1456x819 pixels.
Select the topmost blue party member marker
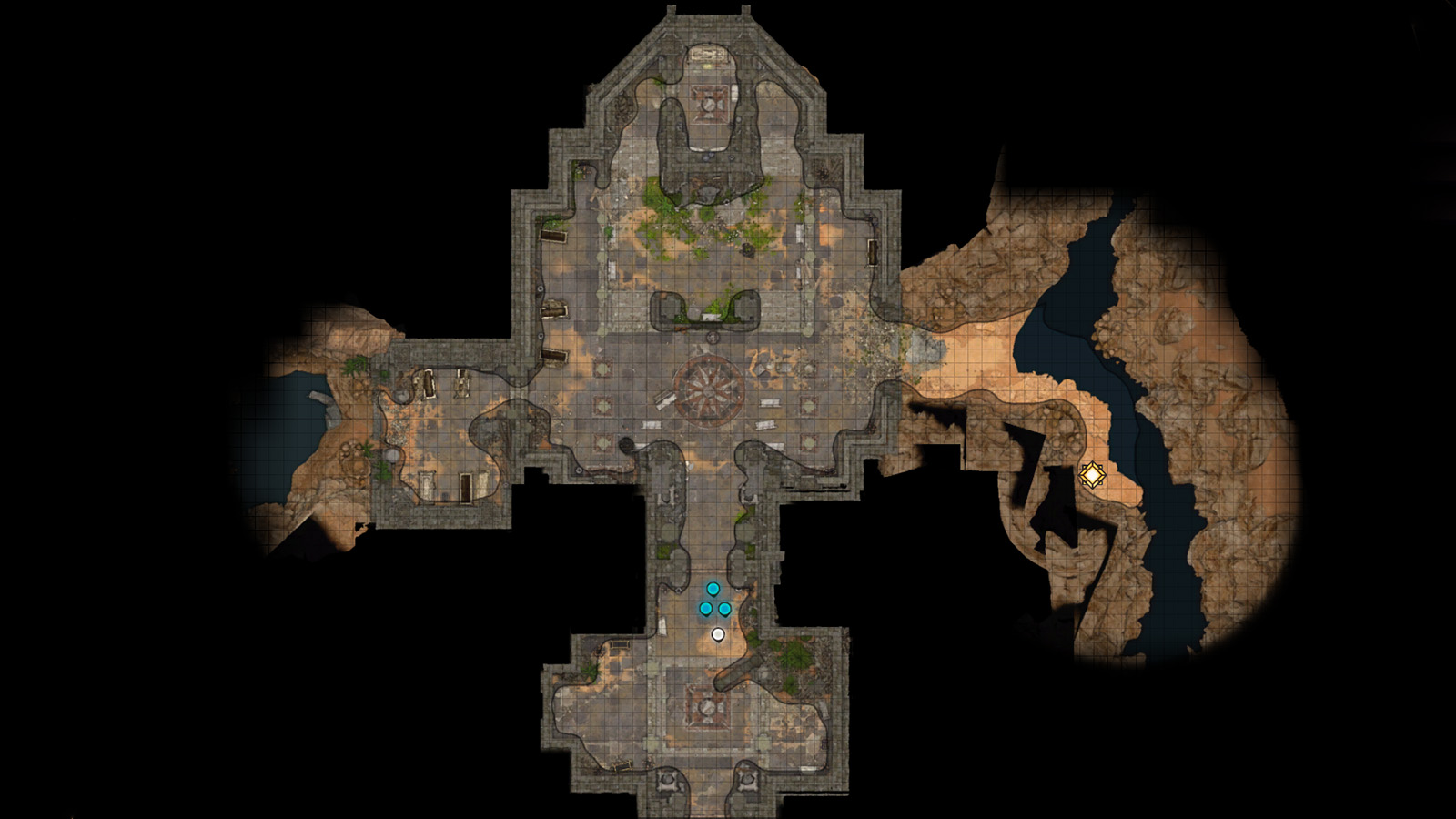point(713,588)
